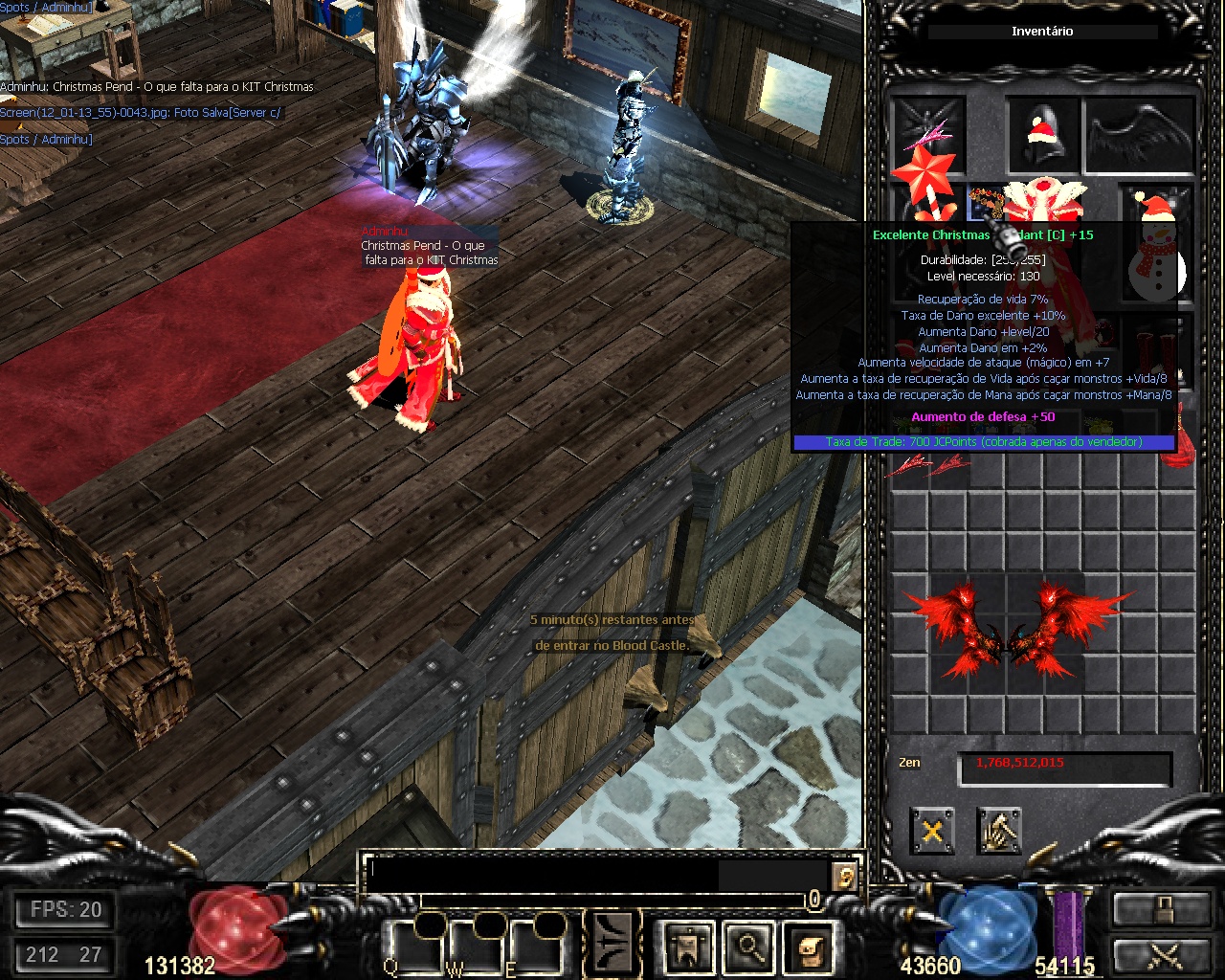The width and height of the screenshot is (1225, 980).
Task: Select the empty wings equipment slot
Action: click(1139, 134)
